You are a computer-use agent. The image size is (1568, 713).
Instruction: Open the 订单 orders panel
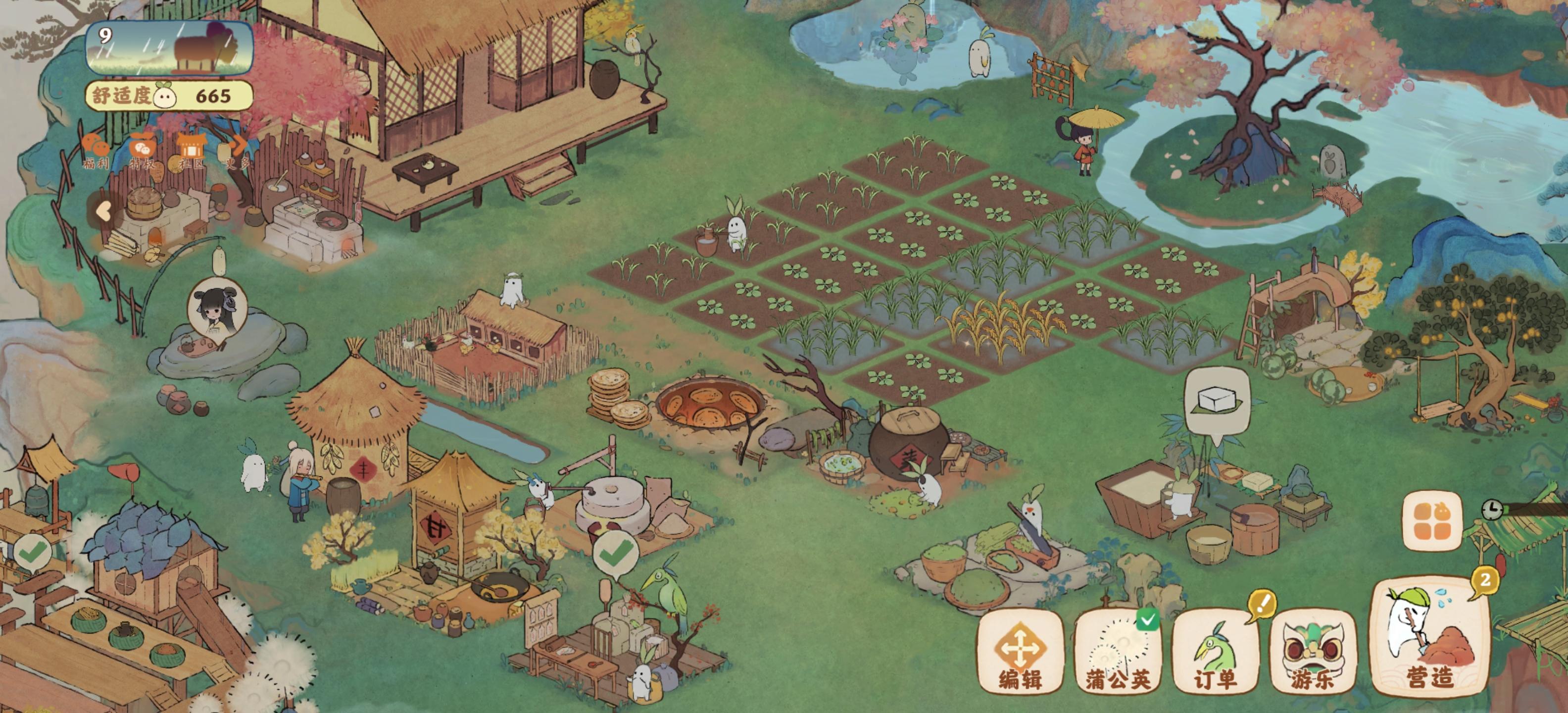point(1215,652)
